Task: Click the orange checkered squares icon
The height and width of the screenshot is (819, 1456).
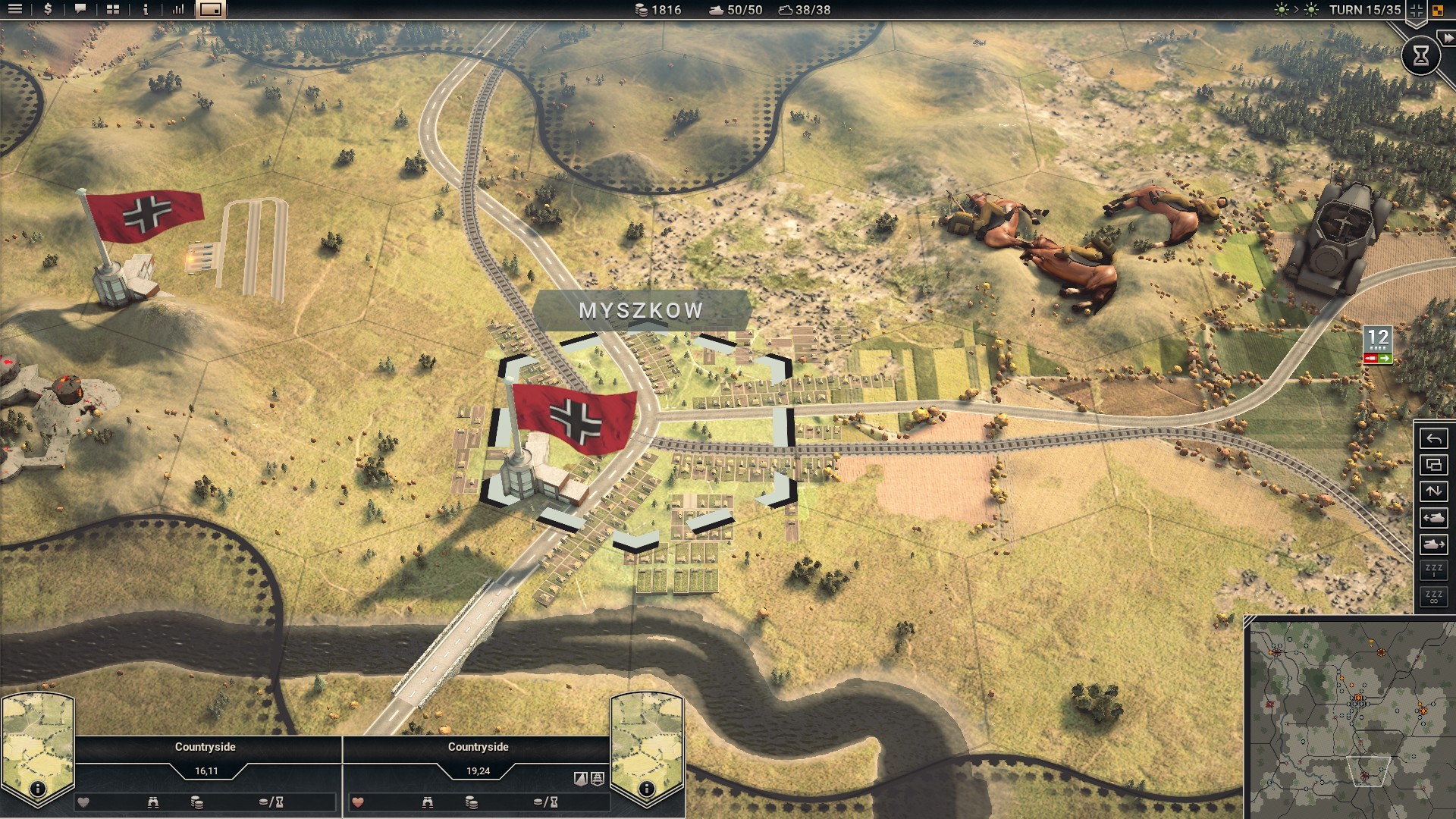Action: pos(1438,11)
